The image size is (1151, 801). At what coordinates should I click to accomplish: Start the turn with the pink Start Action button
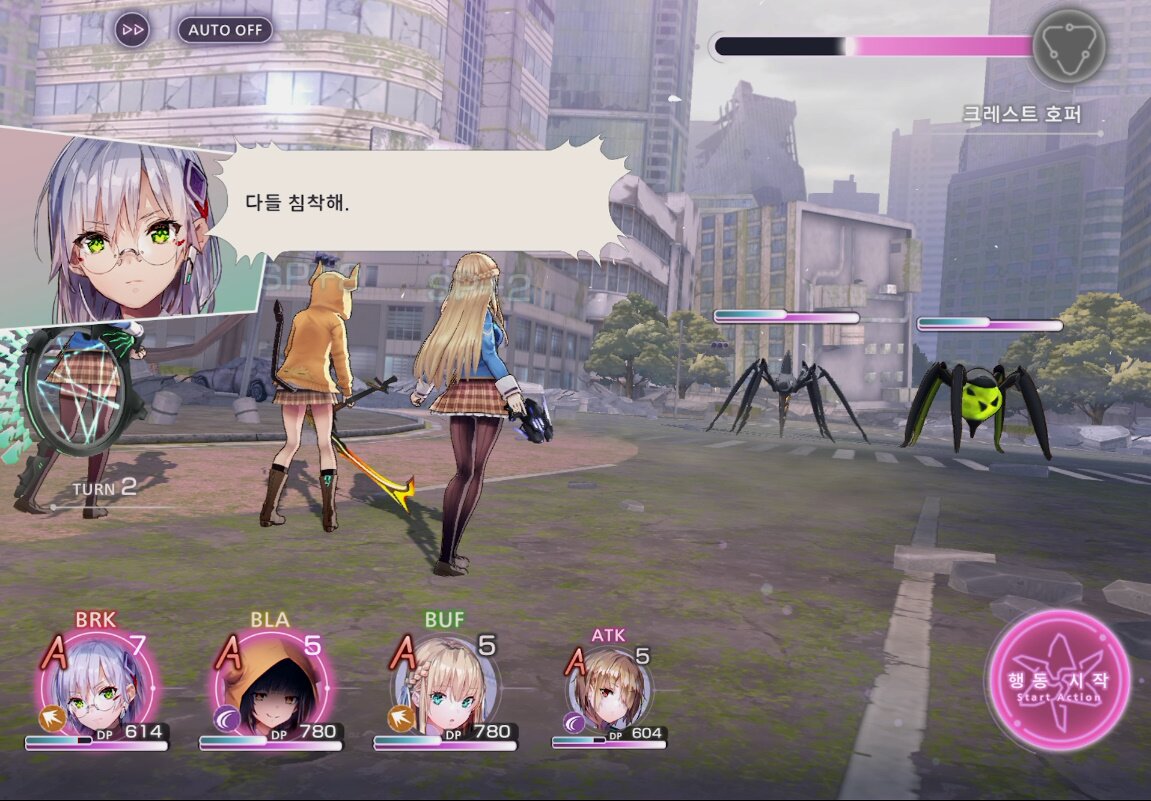[x=1058, y=679]
